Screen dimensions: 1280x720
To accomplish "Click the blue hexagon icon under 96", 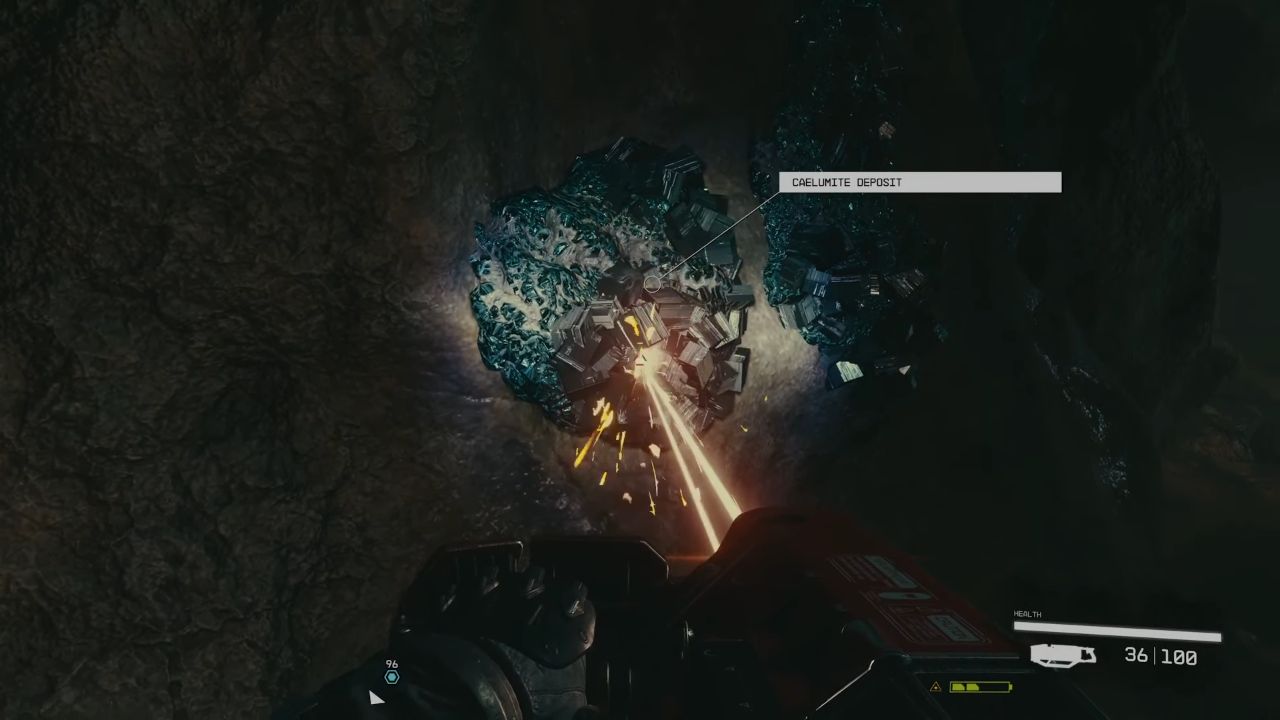I will click(x=391, y=677).
